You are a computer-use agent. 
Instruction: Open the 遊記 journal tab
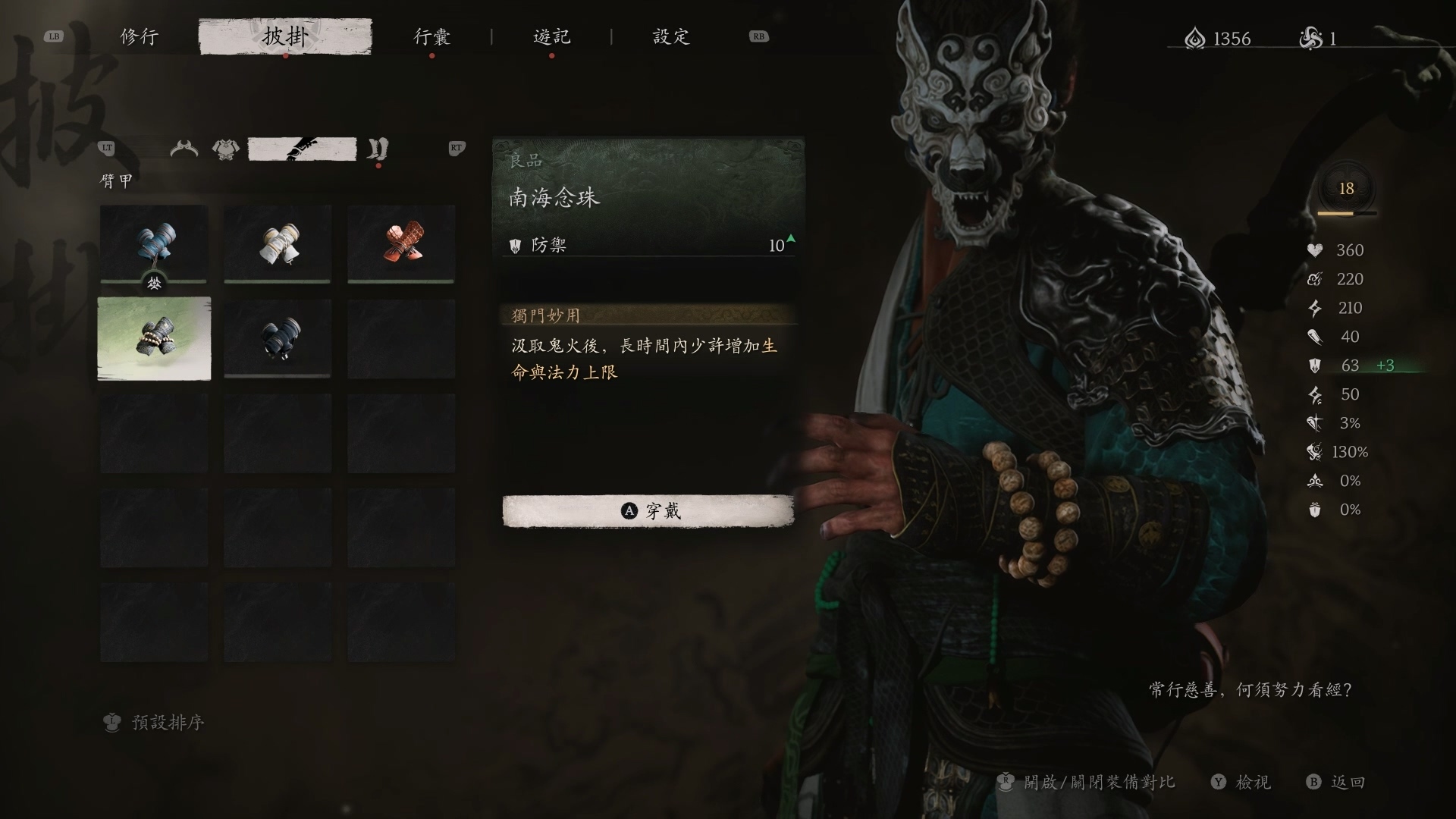coord(552,36)
